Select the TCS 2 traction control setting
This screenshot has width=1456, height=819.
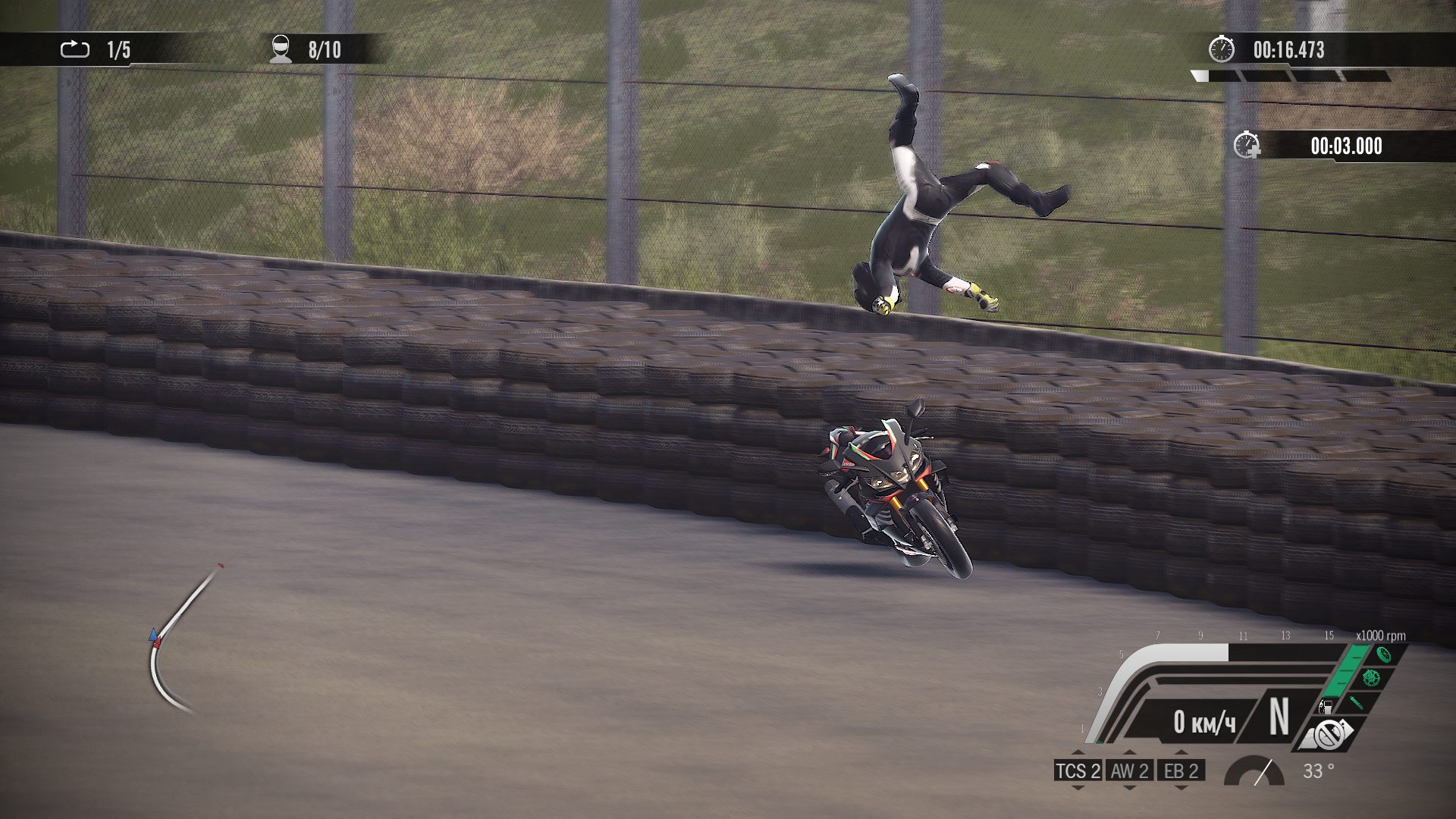1078,771
